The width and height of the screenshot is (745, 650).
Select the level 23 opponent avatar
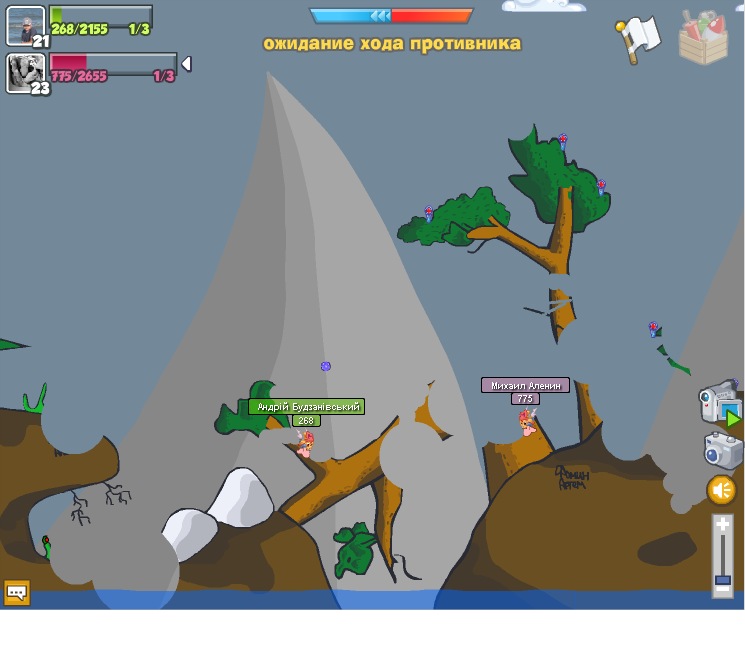pyautogui.click(x=25, y=72)
